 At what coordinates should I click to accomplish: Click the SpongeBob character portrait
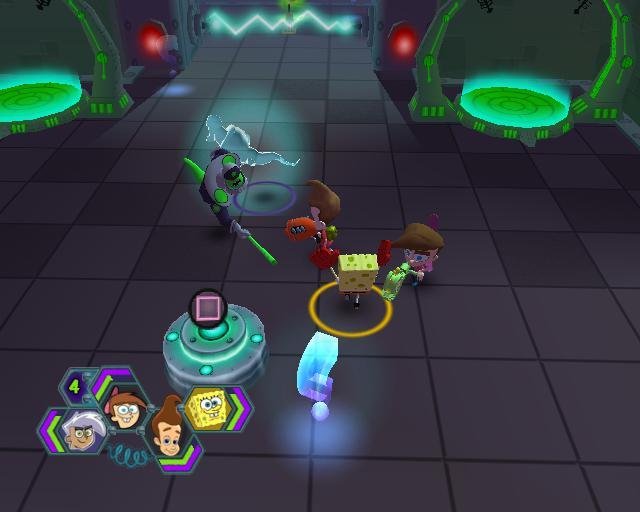(210, 408)
